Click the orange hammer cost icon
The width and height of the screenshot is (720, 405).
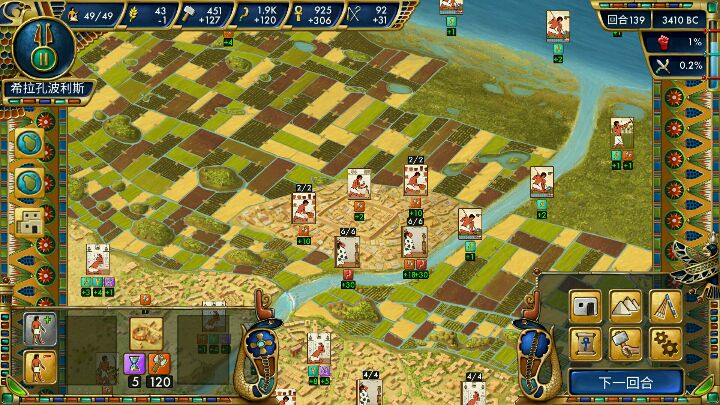point(160,363)
